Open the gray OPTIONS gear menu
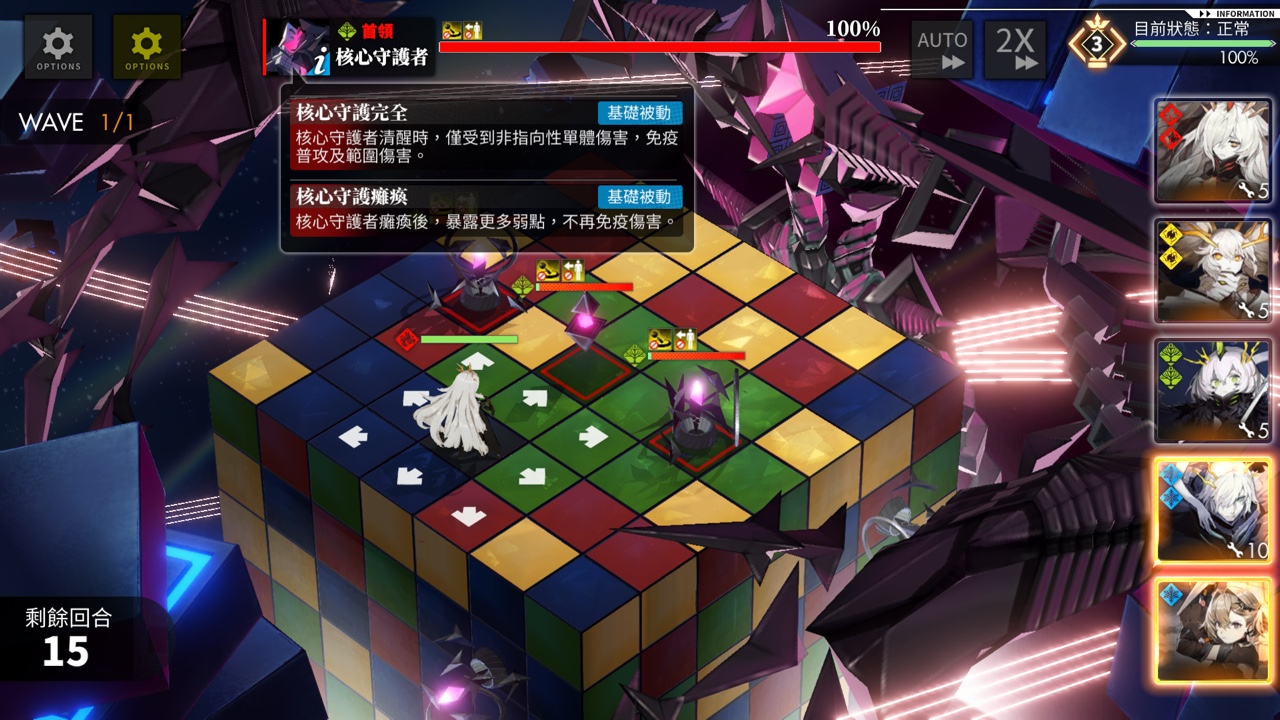 [59, 47]
